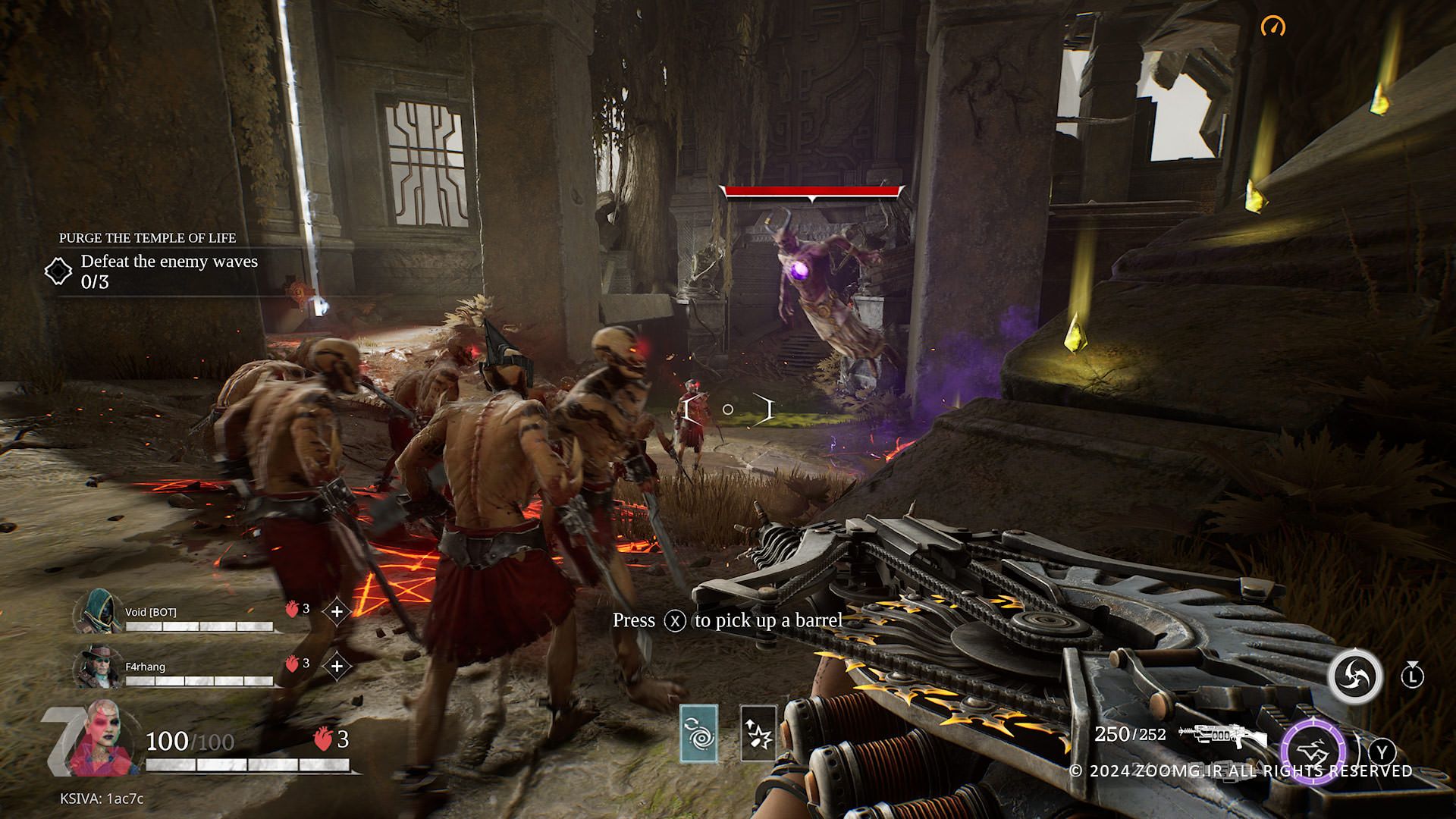
Task: Click the plus icon beside F4rhang
Action: pyautogui.click(x=337, y=667)
